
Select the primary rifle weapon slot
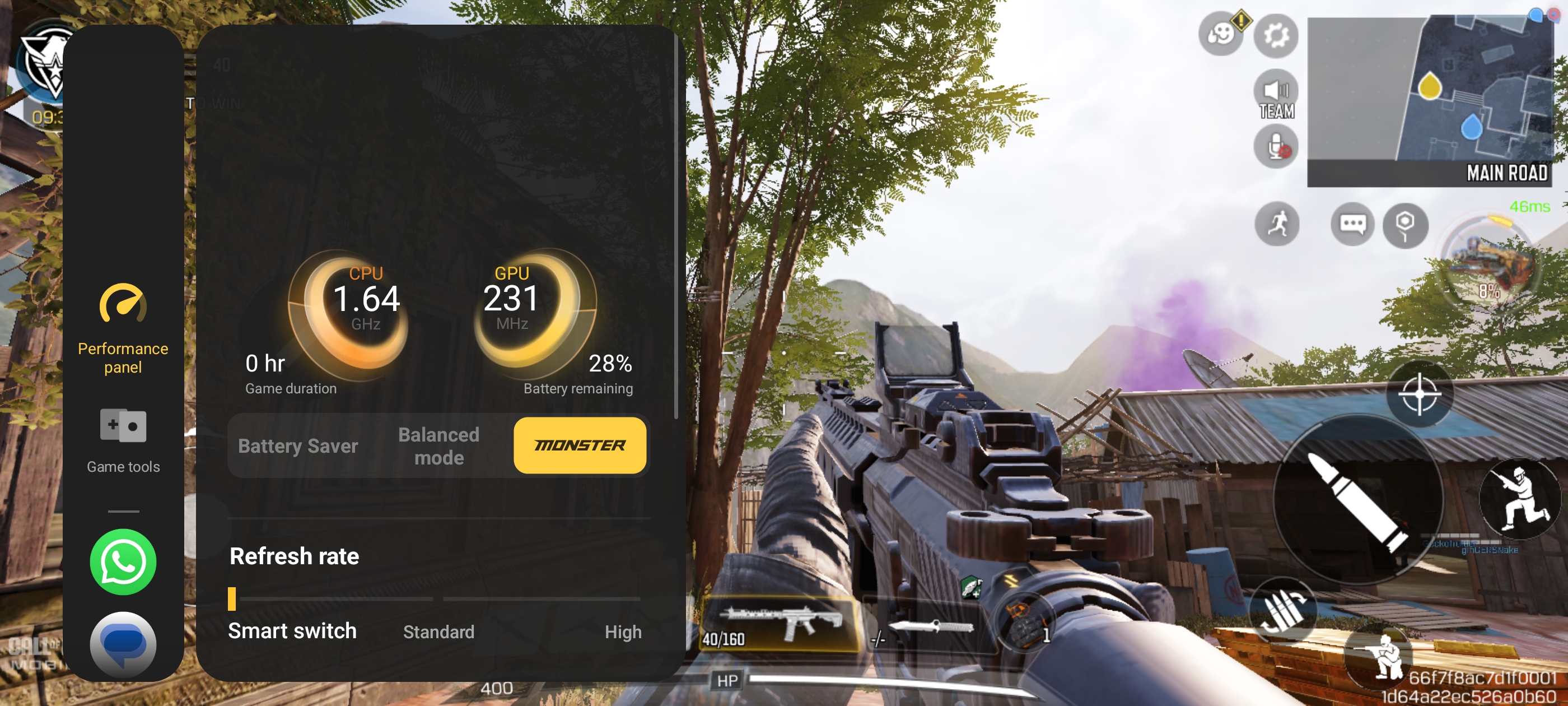click(x=781, y=623)
